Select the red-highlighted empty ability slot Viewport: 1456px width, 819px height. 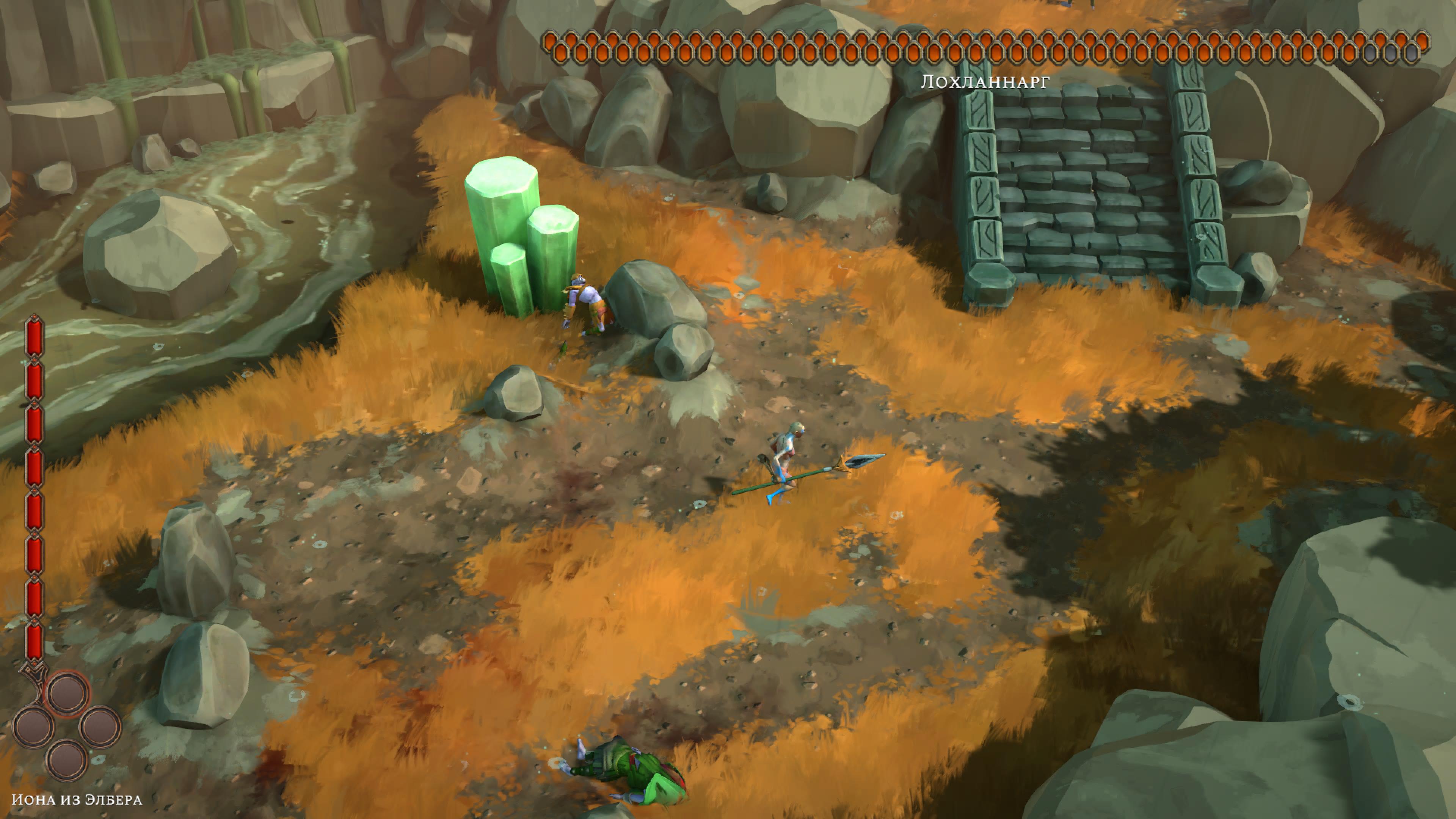pyautogui.click(x=67, y=693)
